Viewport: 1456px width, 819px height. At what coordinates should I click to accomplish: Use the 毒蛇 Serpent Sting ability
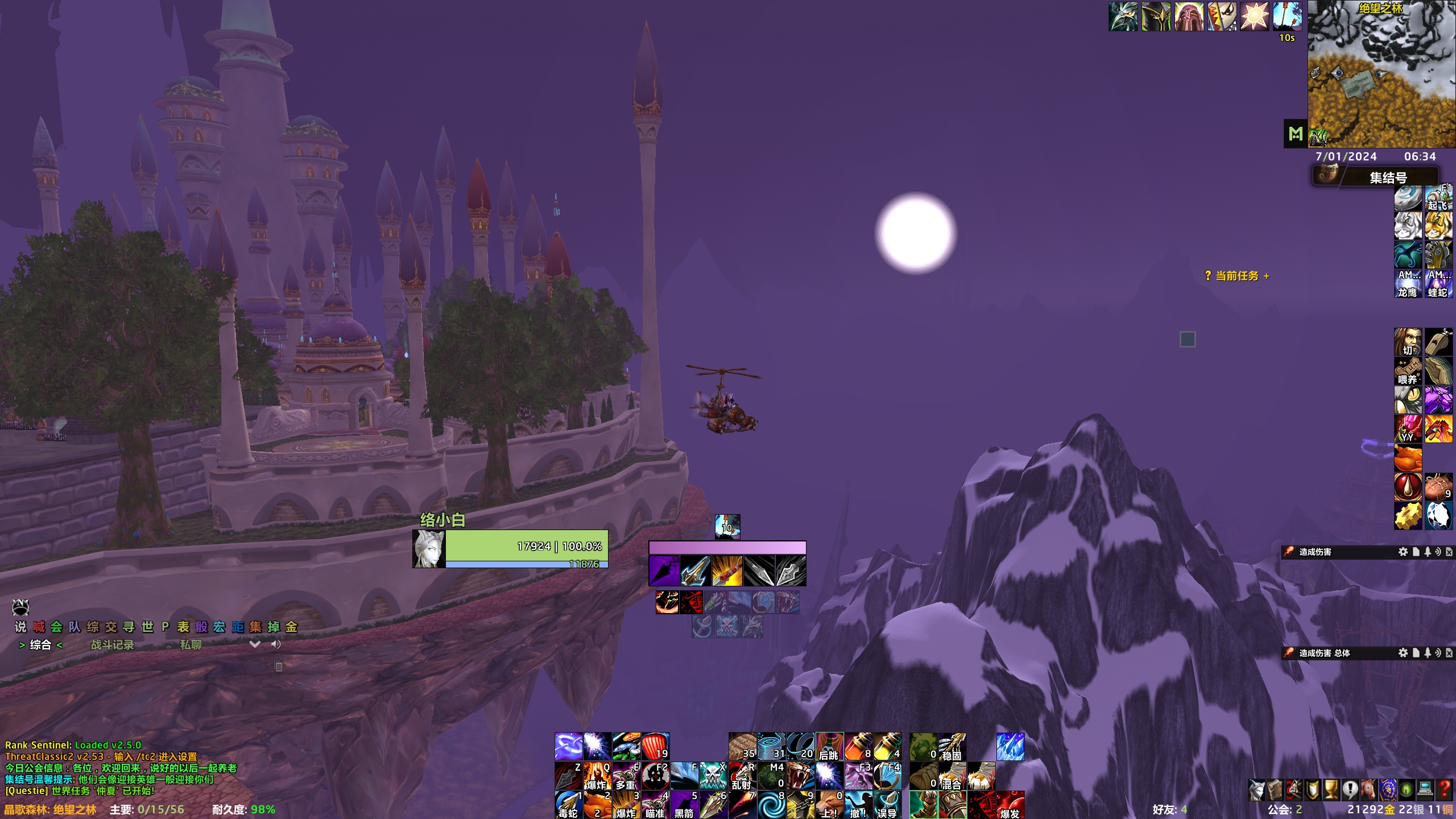(568, 805)
